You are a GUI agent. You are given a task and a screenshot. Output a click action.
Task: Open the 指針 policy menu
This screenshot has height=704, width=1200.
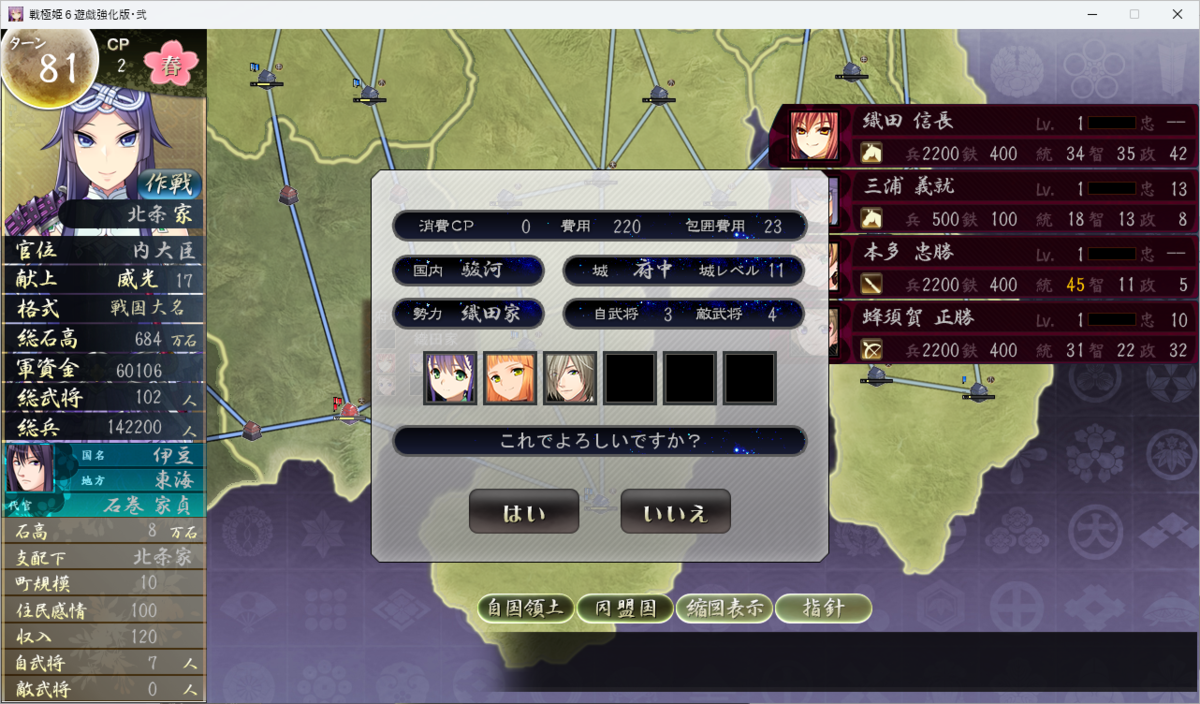pos(823,608)
